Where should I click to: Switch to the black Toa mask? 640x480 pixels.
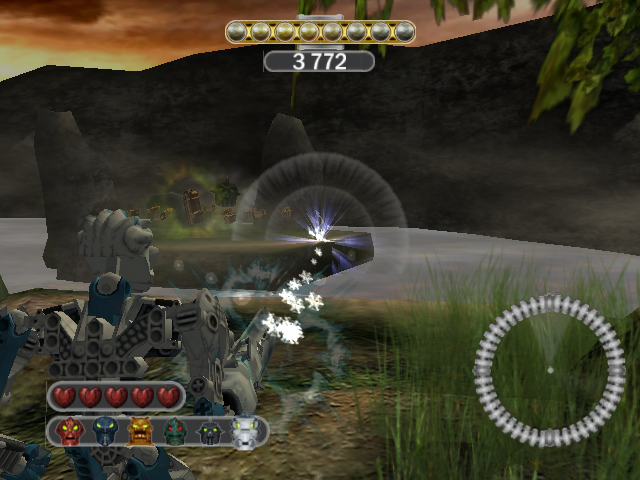point(210,432)
